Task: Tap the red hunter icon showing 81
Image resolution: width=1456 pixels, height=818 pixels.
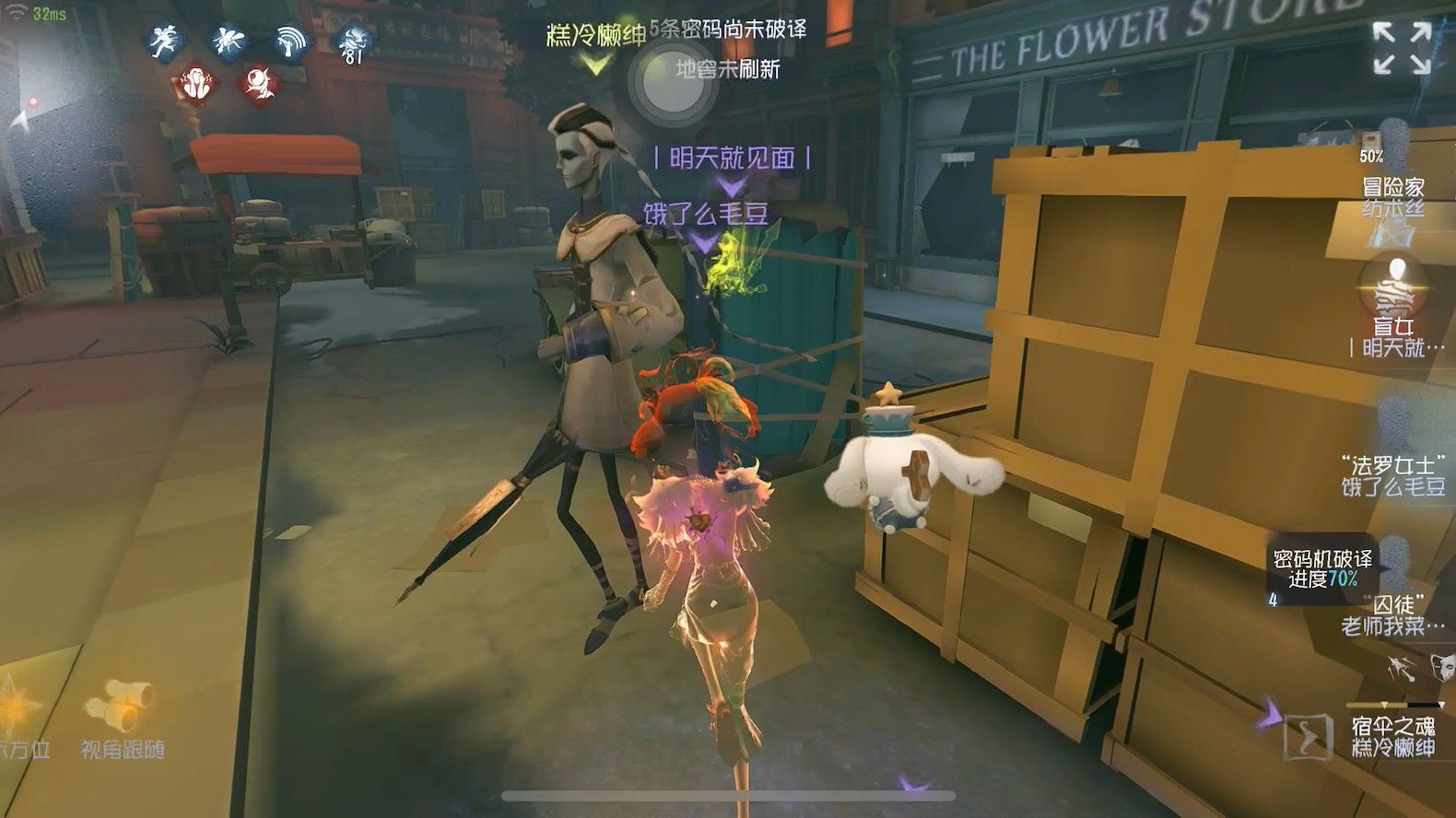Action: [x=353, y=42]
